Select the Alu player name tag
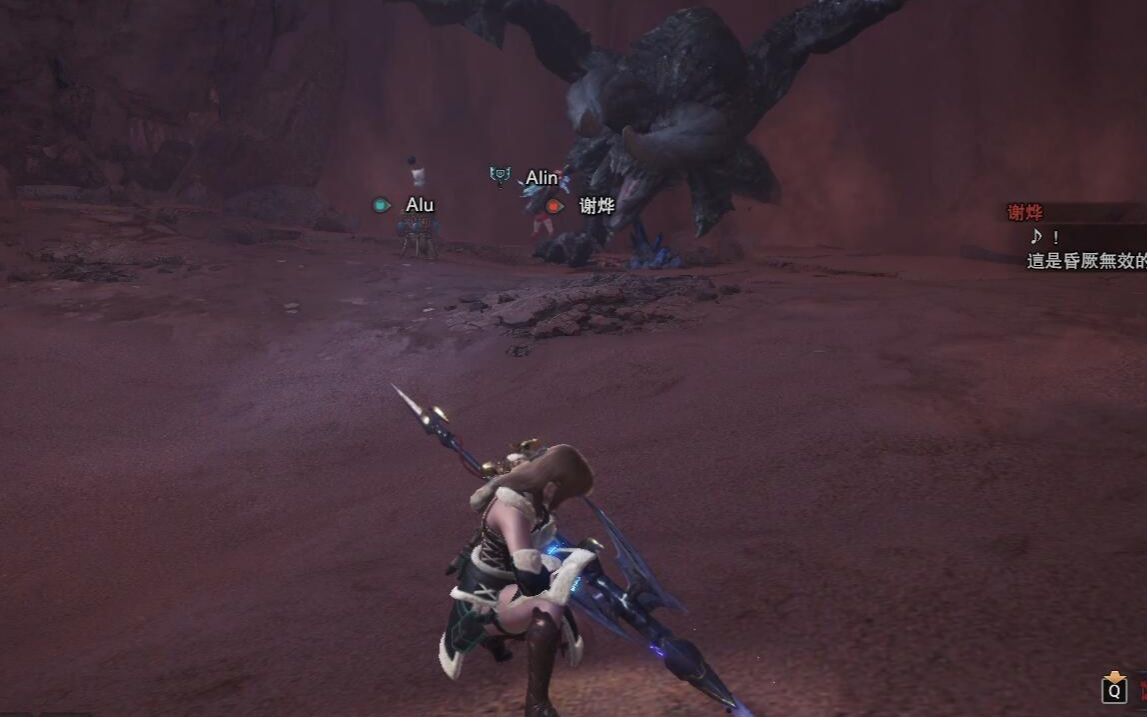This screenshot has width=1147, height=717. tap(420, 205)
